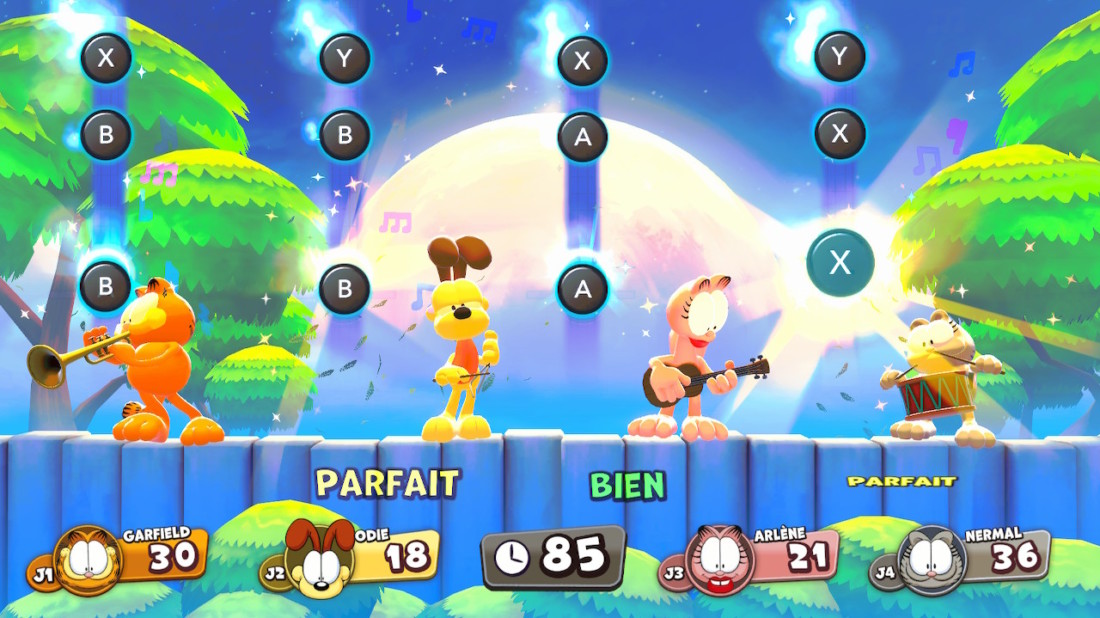Select Nermal's player portrait

tap(932, 560)
